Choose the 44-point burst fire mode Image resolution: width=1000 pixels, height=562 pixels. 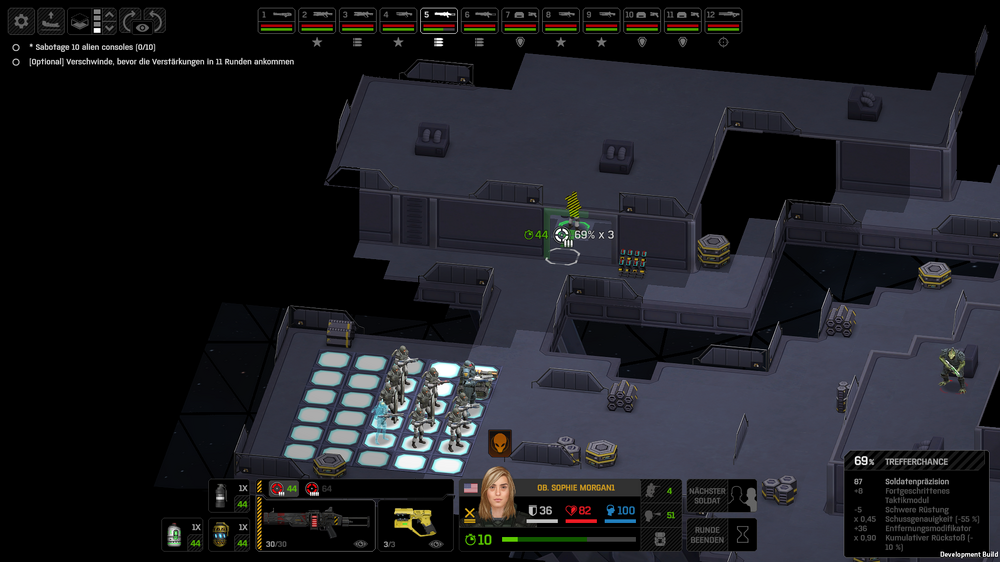(x=283, y=489)
